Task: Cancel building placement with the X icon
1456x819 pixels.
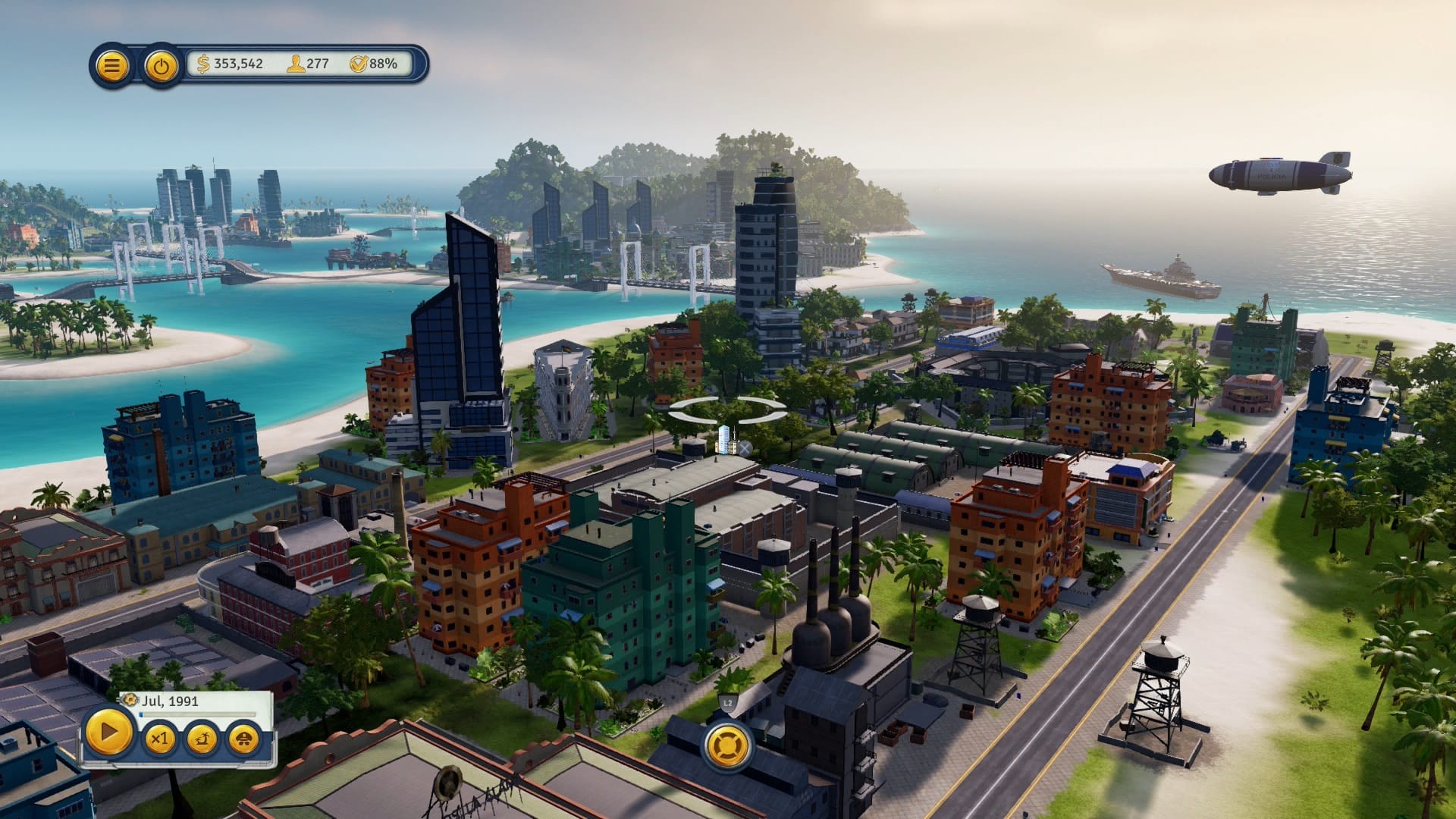Action: coord(745,447)
